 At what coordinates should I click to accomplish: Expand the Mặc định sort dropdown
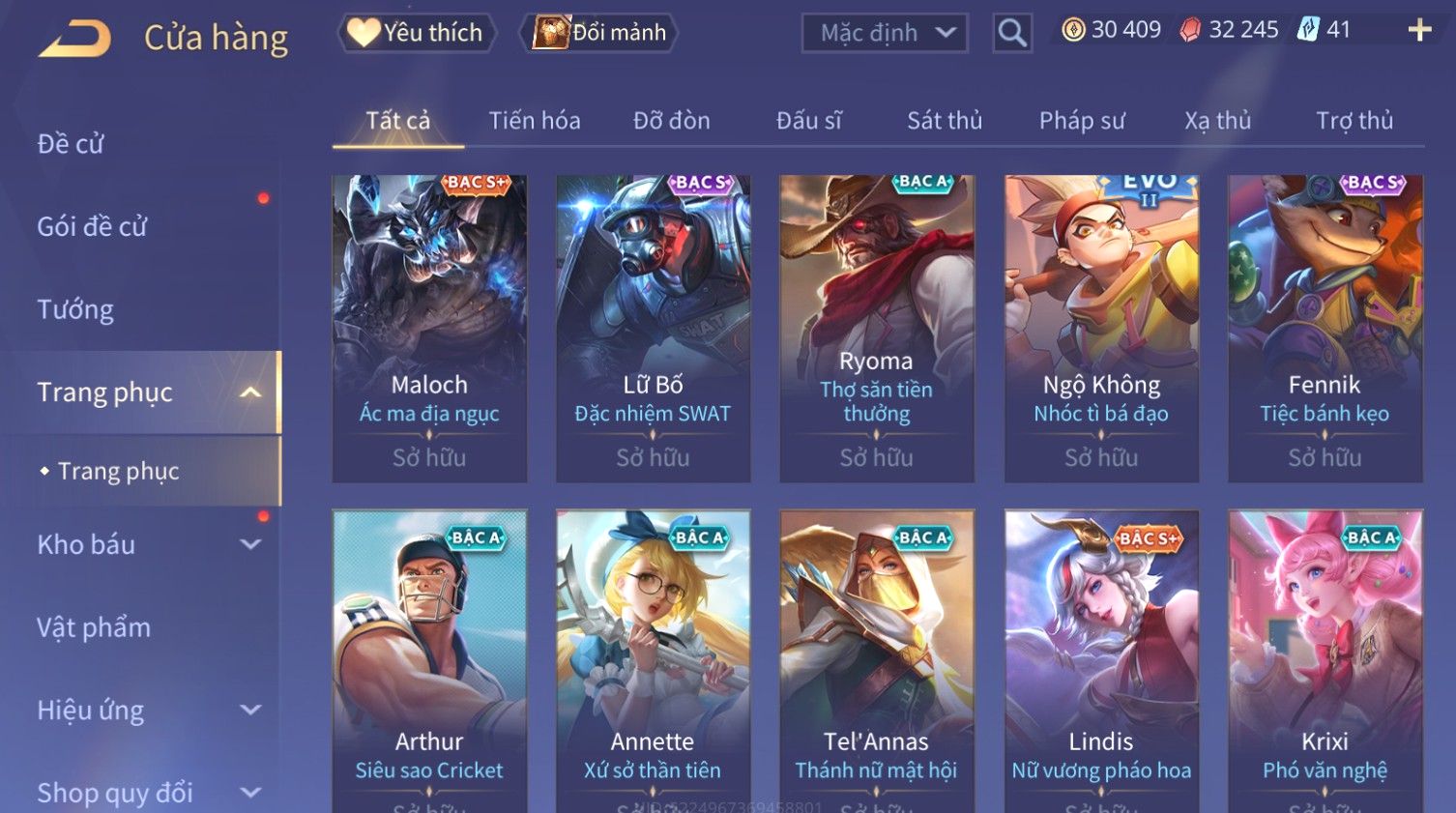coord(885,33)
